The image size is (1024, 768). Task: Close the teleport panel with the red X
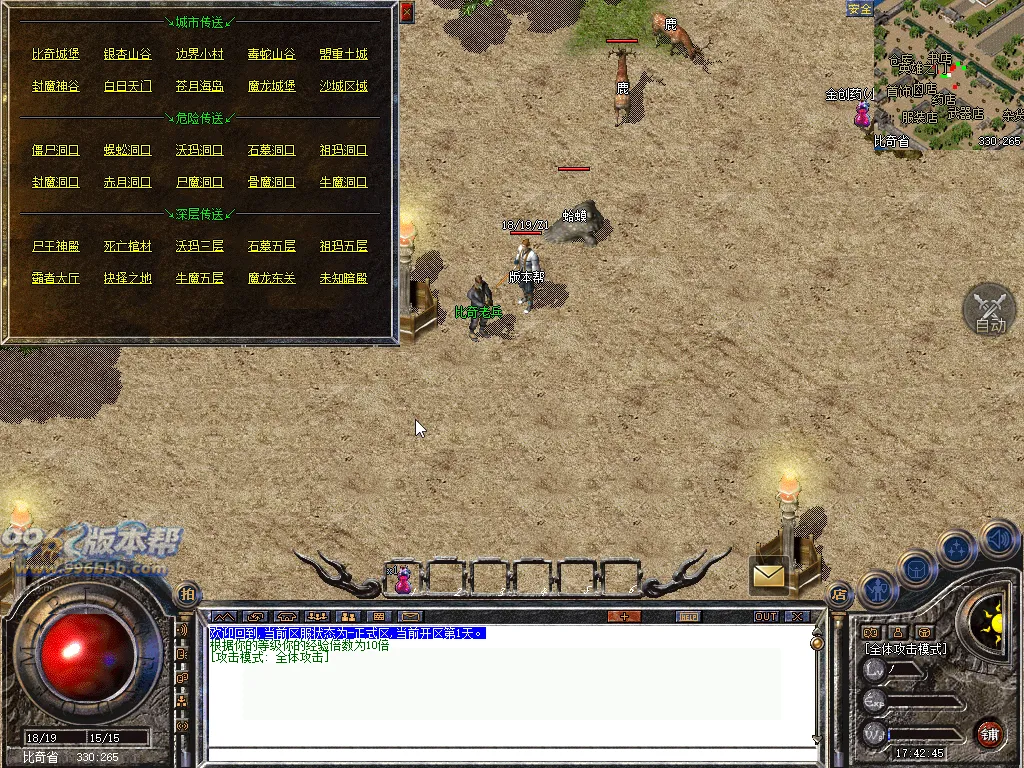tap(406, 12)
